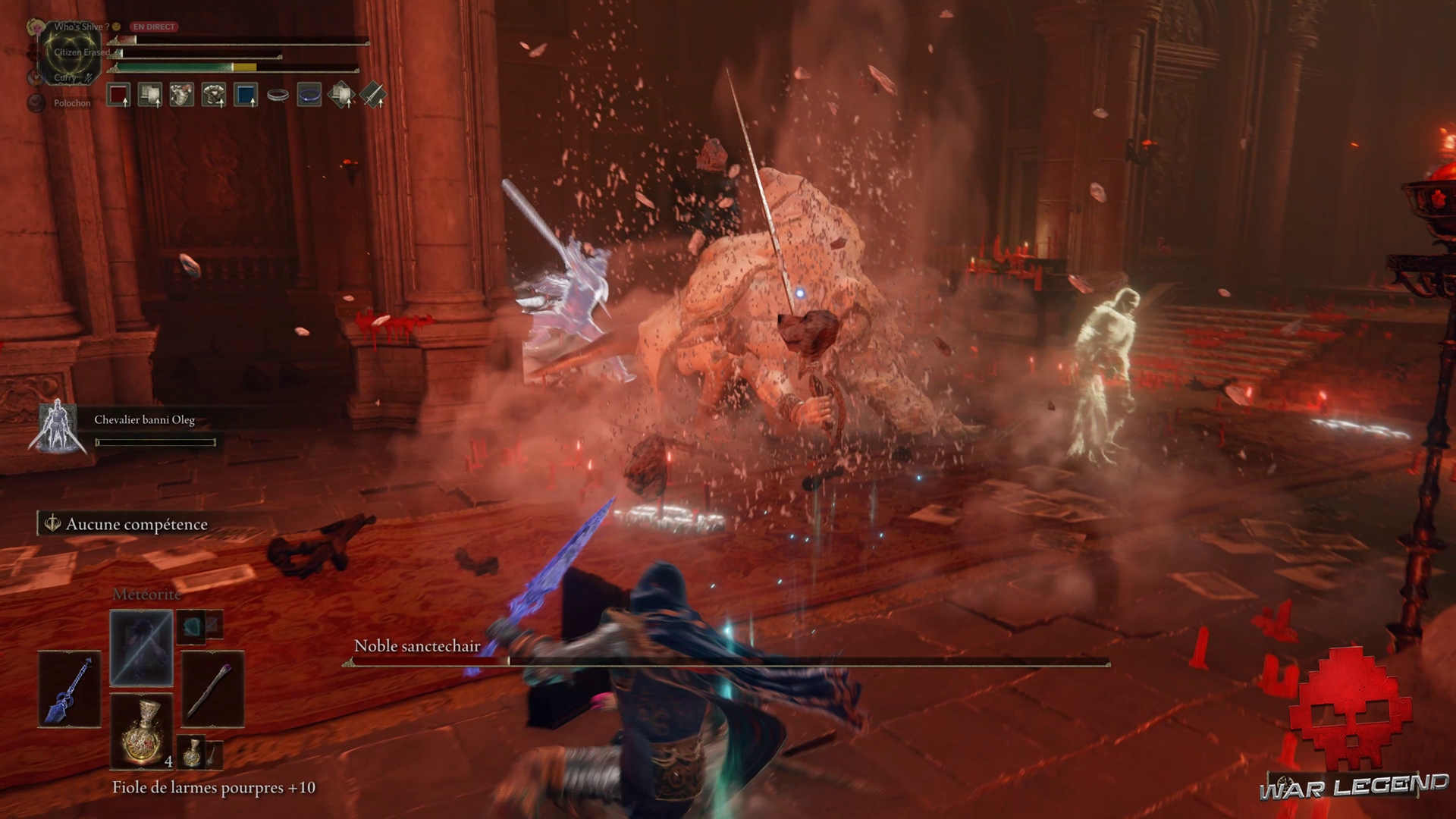The image size is (1456, 819).
Task: Select the Météorite spell slot
Action: pos(142,648)
